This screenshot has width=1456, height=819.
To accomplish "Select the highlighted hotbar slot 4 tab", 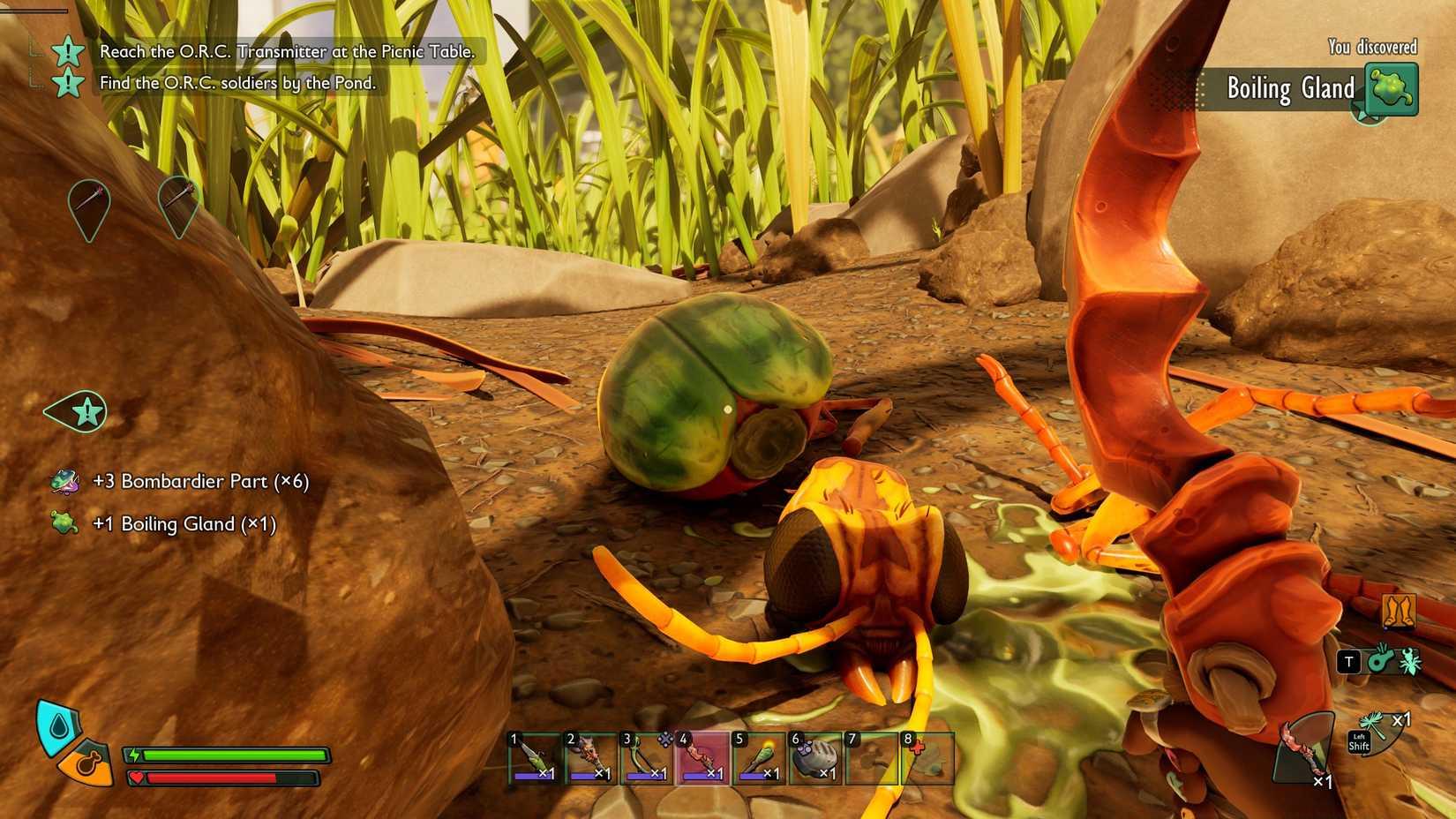I will [x=702, y=759].
